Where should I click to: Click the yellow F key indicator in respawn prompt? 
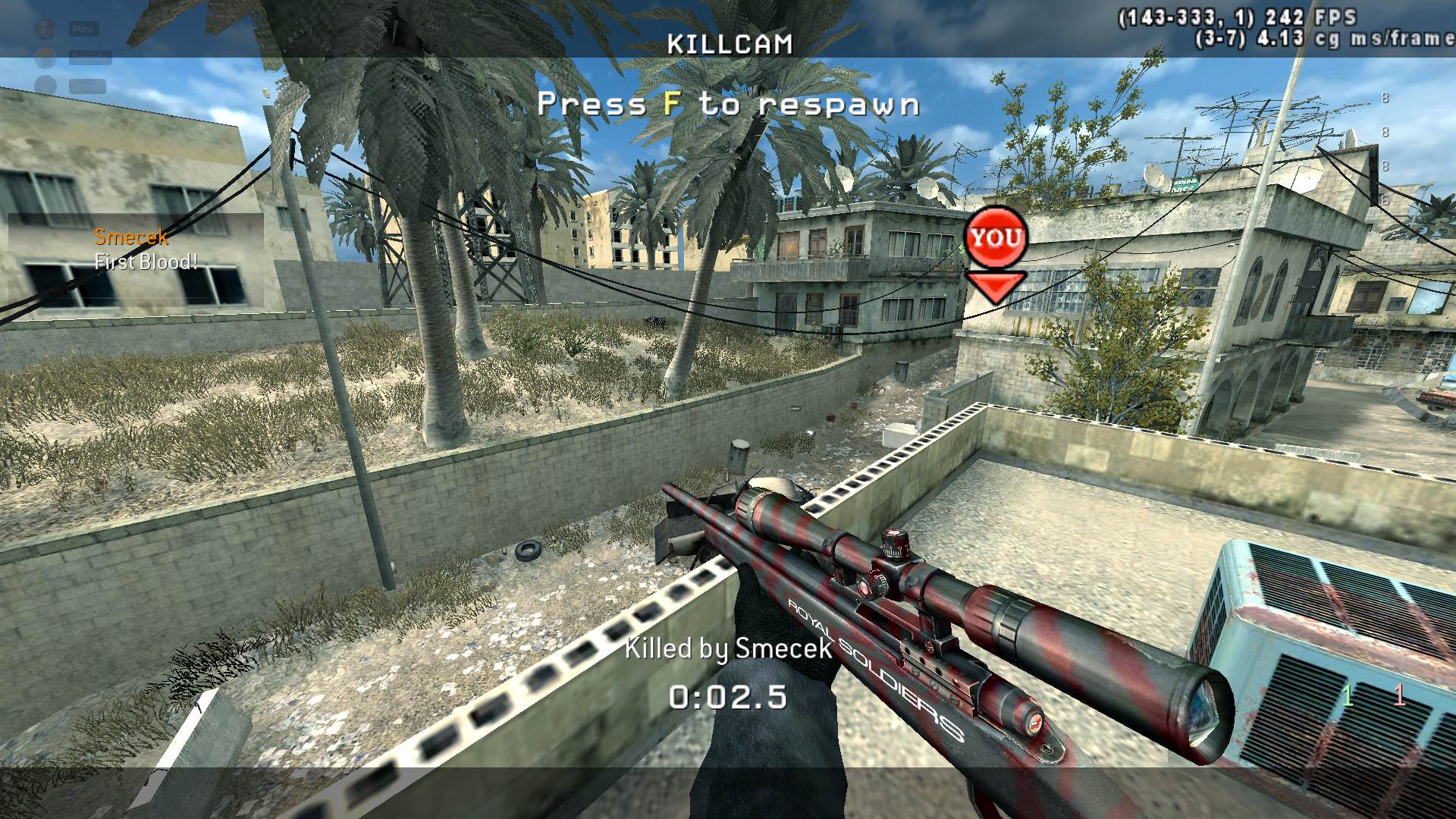(672, 105)
